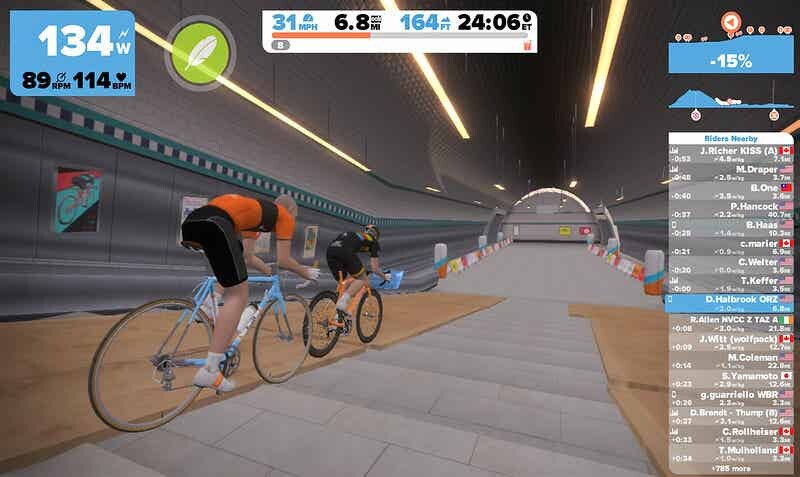Activate the feather lightweight power-up

pyautogui.click(x=202, y=50)
